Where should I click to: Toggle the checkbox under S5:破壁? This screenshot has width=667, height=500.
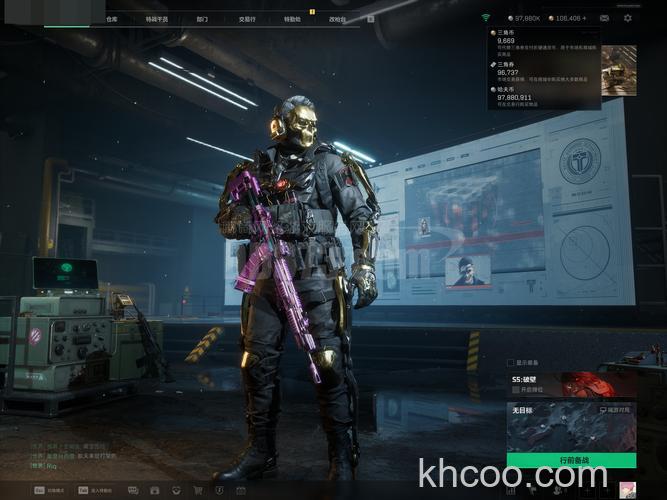pos(516,390)
